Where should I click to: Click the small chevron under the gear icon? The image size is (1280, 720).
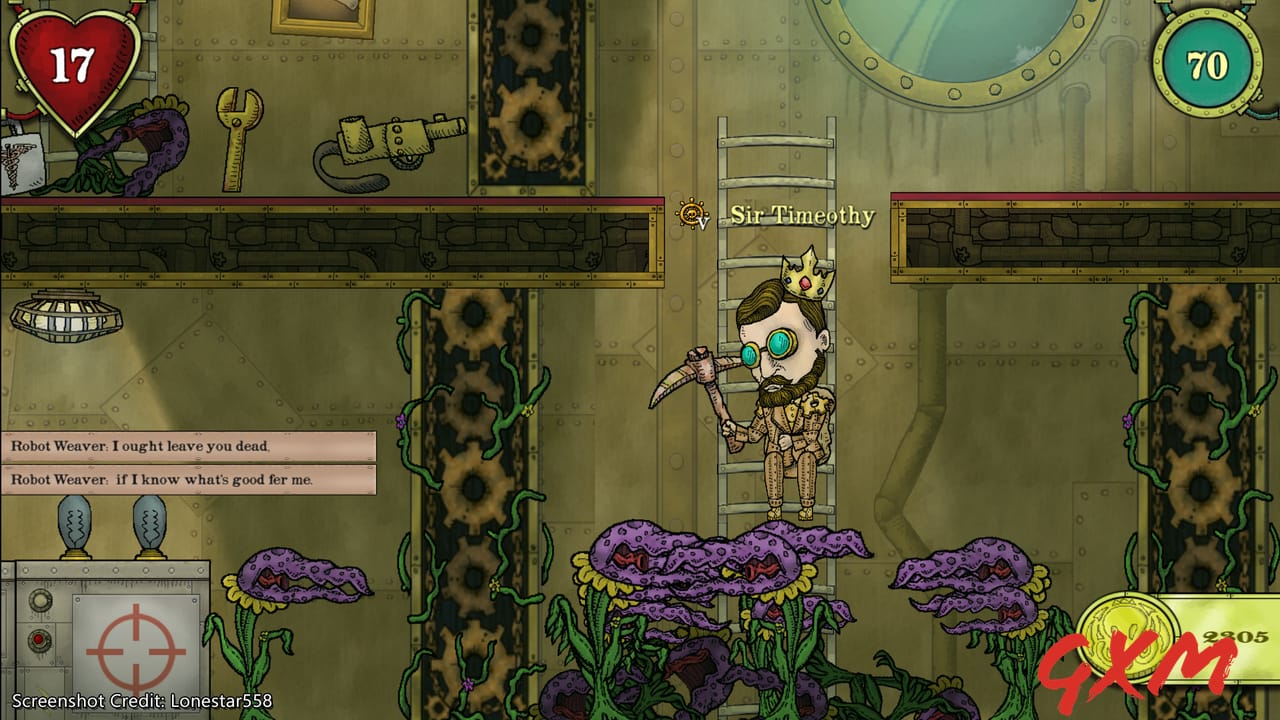point(703,223)
